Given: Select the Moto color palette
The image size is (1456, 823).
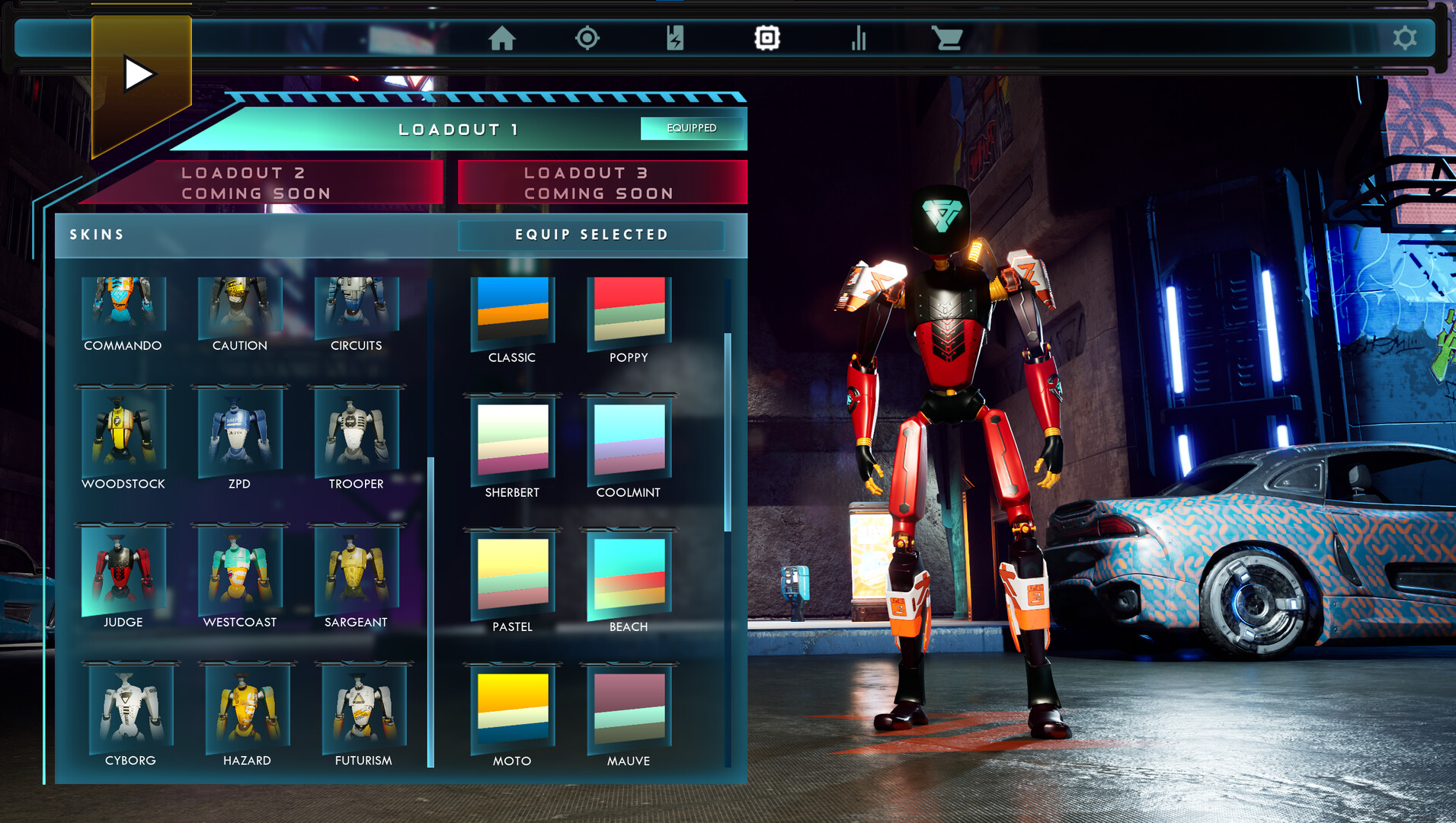Looking at the screenshot, I should click(512, 709).
